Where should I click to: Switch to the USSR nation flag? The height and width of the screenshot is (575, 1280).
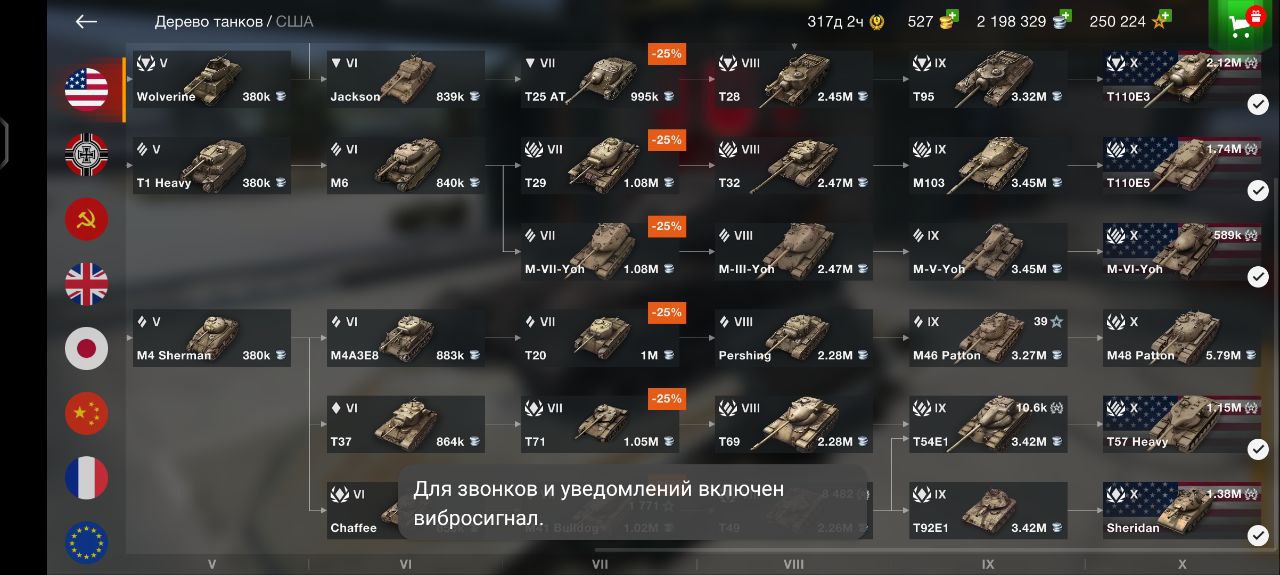pos(87,219)
